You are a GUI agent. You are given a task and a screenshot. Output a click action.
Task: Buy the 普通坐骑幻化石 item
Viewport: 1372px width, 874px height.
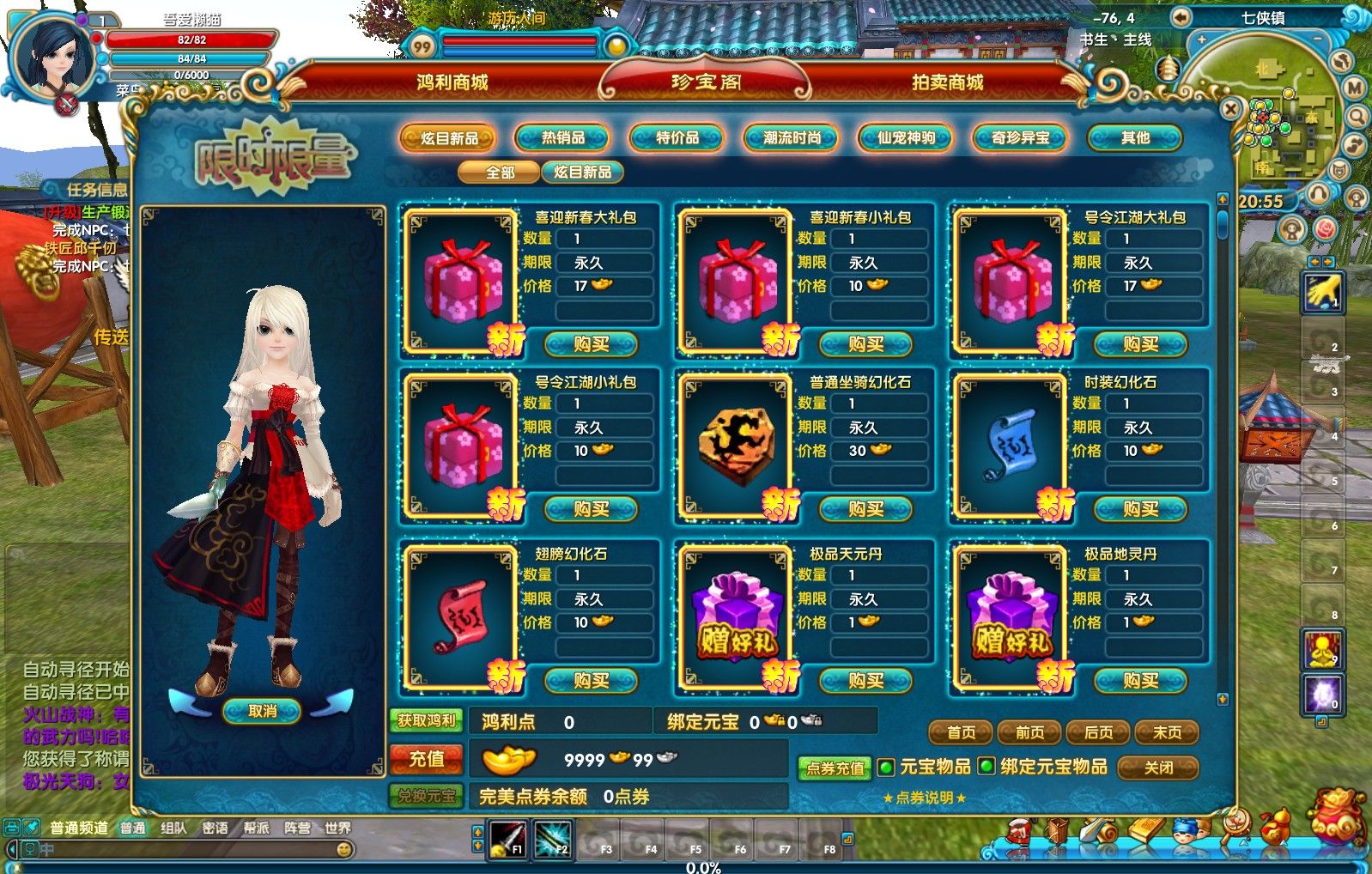(x=865, y=509)
